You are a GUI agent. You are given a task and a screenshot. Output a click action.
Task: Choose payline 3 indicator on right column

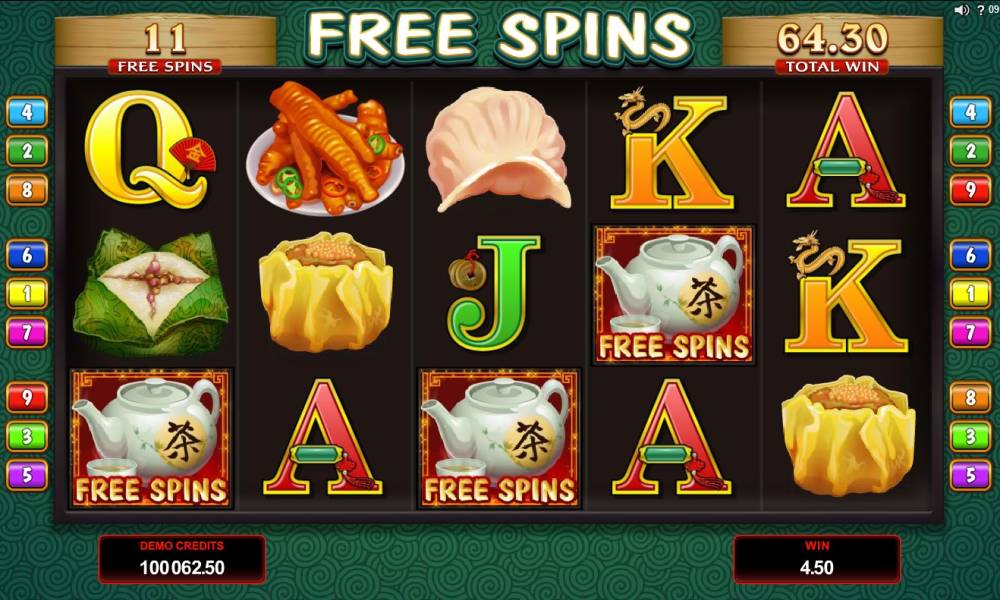pos(970,436)
